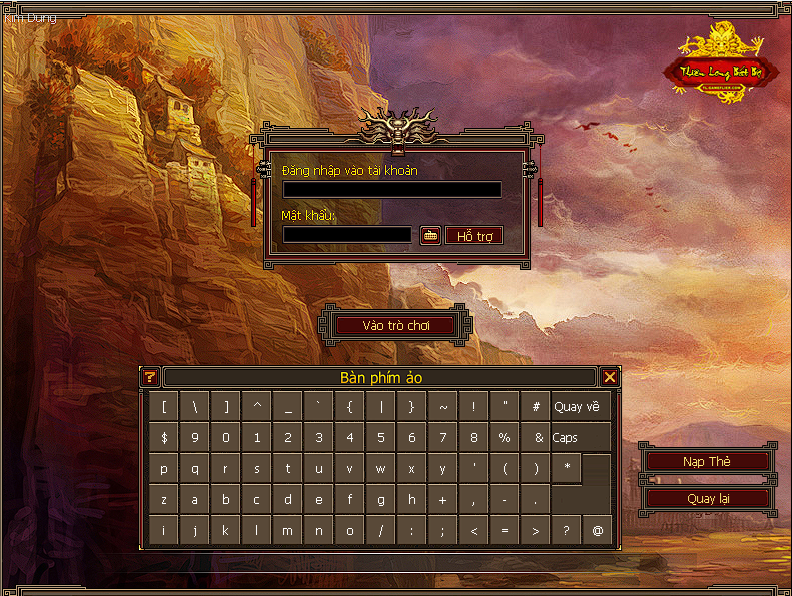Screen dimensions: 792x596
Task: Focus the Mật khẩu password field
Action: [x=347, y=235]
